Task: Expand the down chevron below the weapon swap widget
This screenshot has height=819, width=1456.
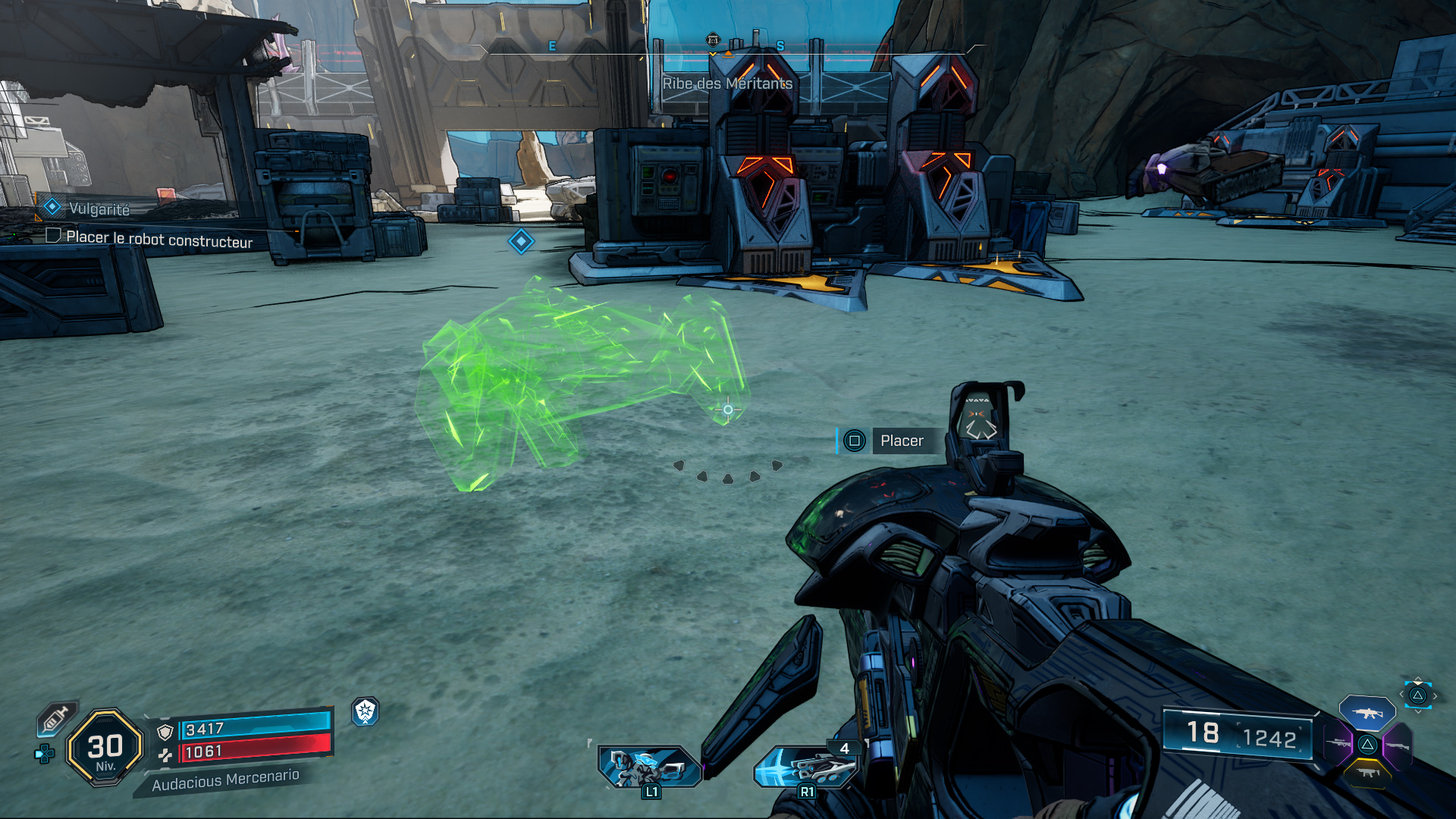Action: pyautogui.click(x=1419, y=711)
